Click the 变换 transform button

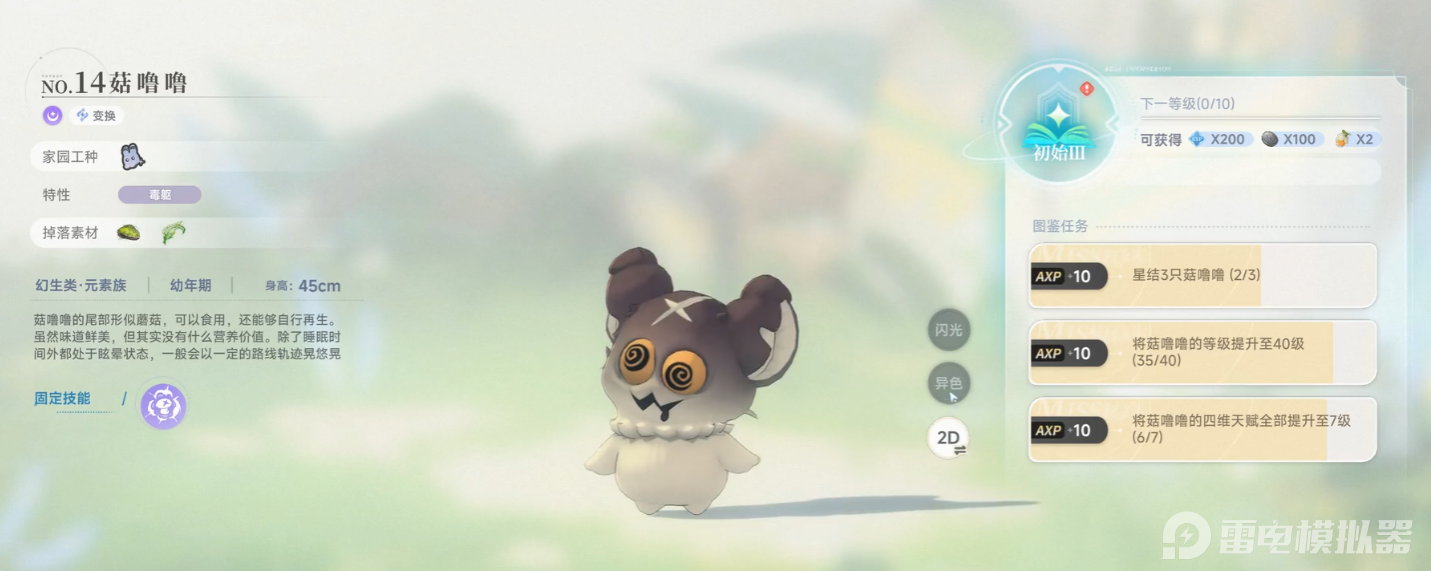tap(97, 116)
